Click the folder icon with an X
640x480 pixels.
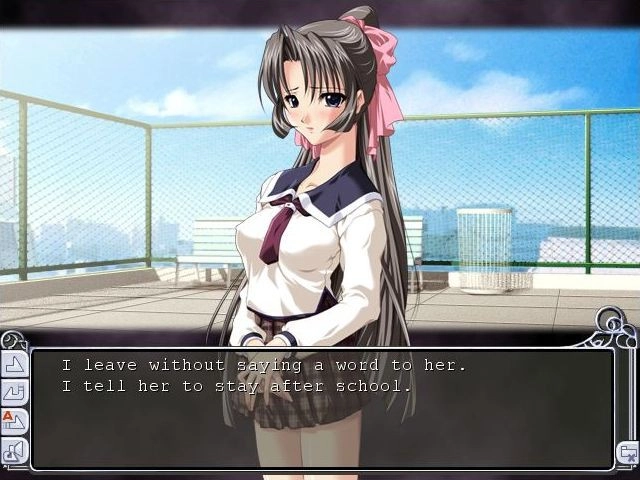[627, 453]
